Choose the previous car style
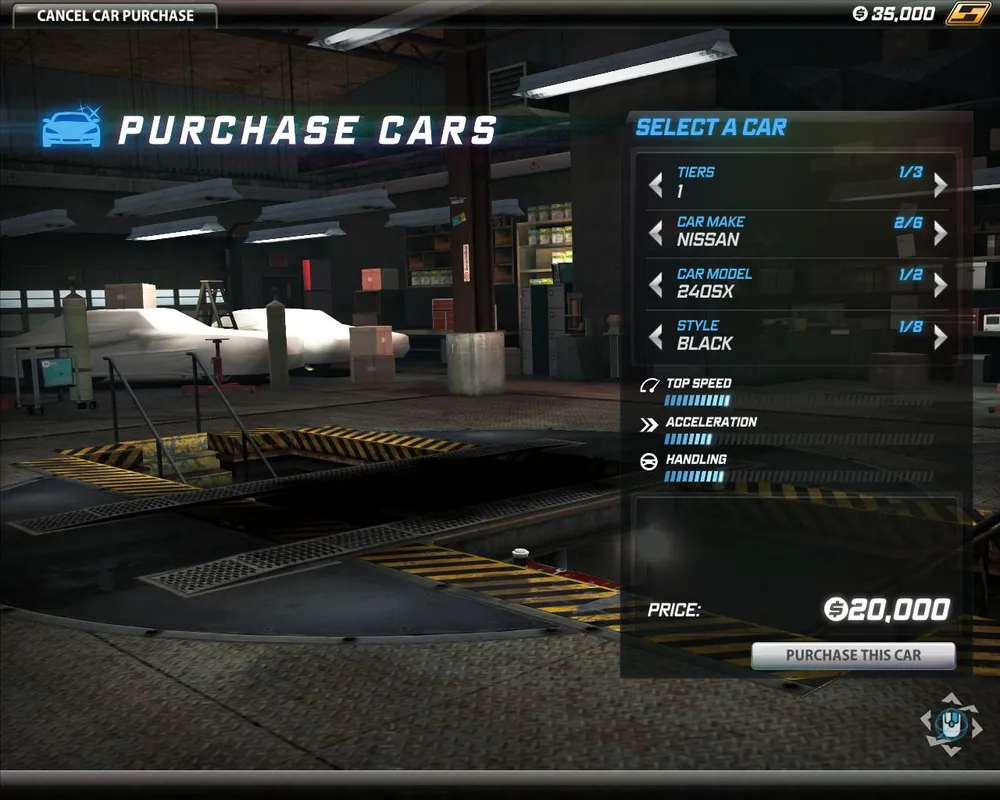This screenshot has height=800, width=1000. 656,337
